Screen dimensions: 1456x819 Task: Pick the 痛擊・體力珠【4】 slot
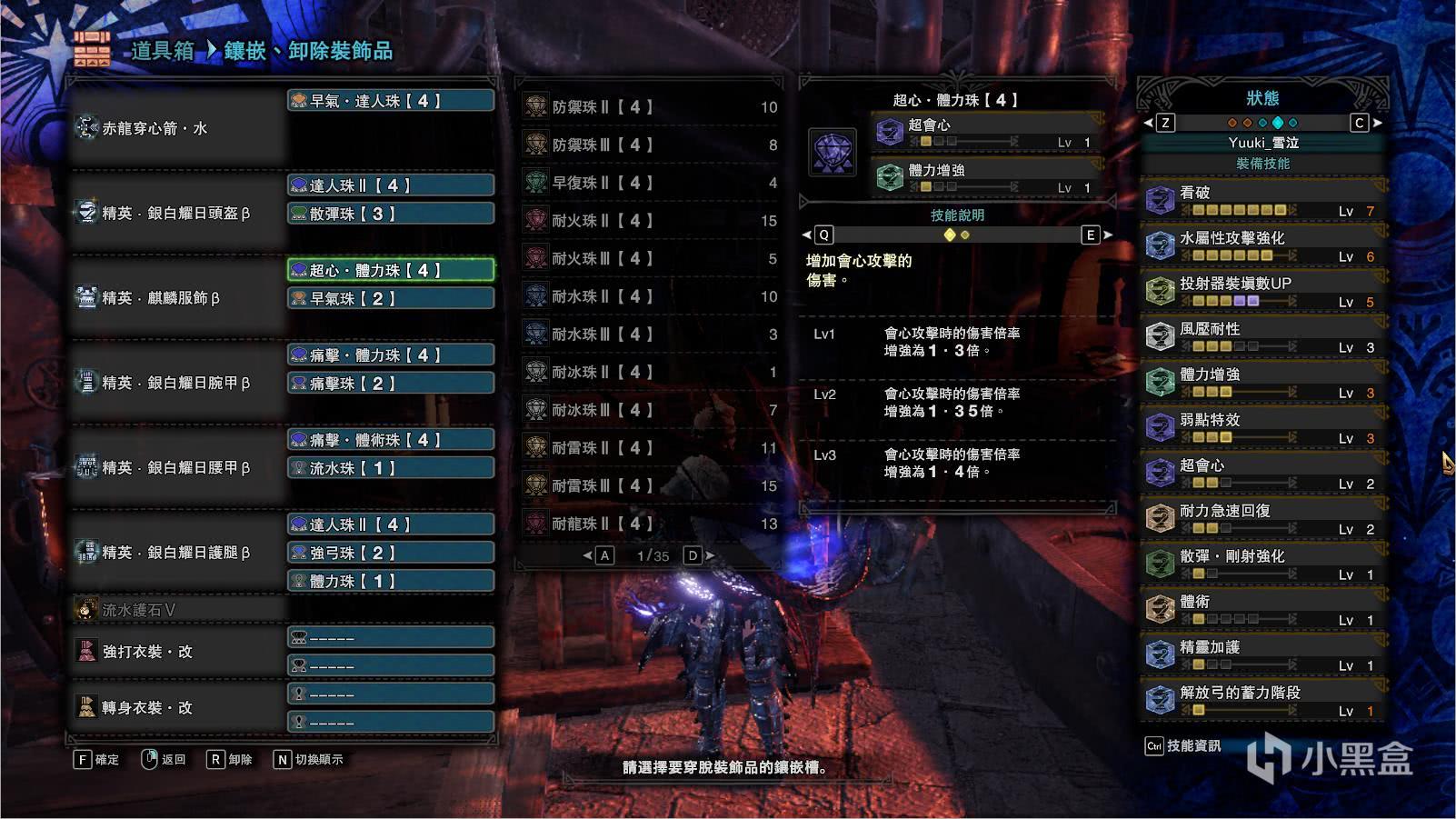(x=391, y=355)
